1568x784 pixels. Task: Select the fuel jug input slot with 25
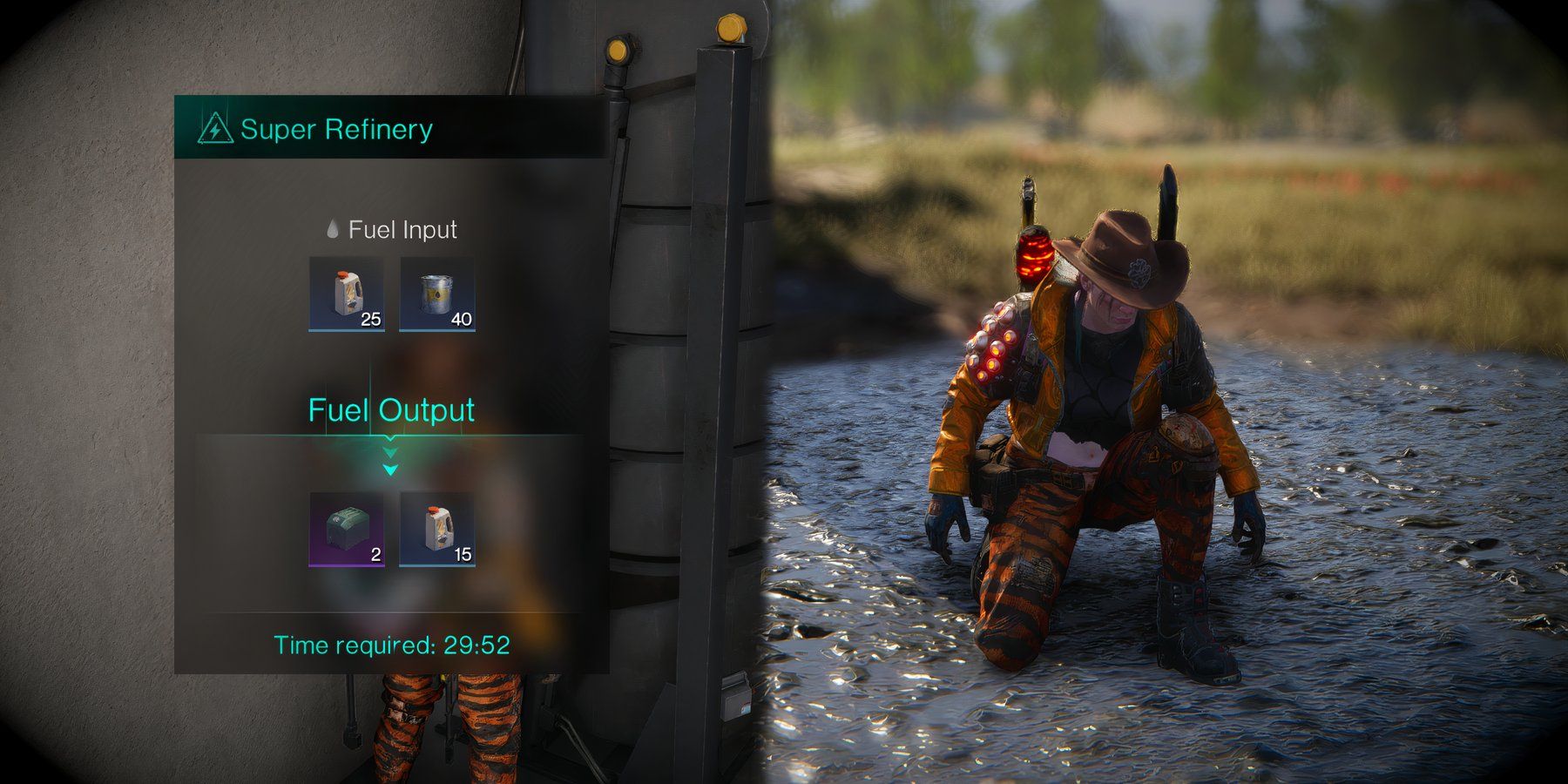[x=347, y=294]
